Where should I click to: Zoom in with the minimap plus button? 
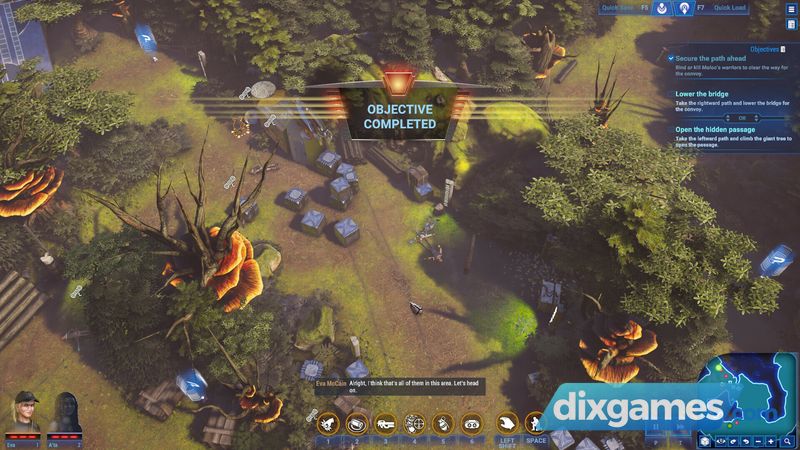coord(771,440)
